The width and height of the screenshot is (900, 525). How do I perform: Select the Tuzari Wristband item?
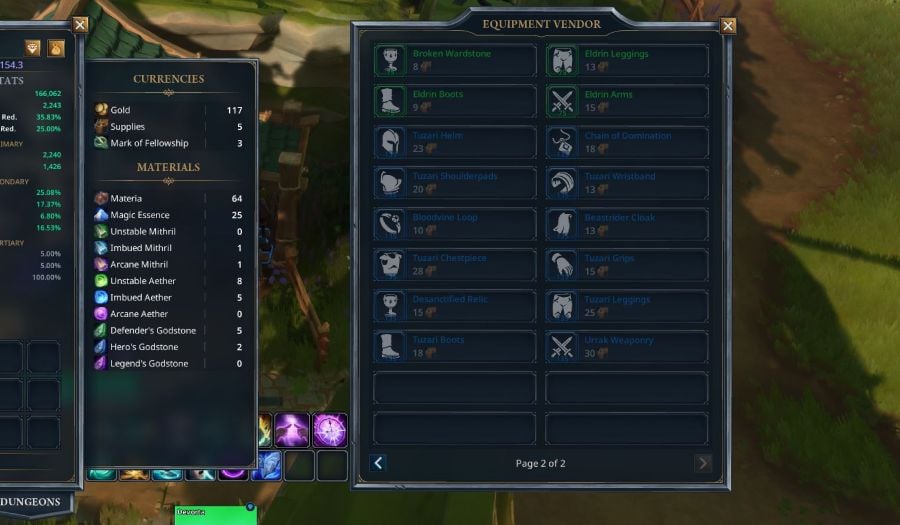pyautogui.click(x=627, y=183)
